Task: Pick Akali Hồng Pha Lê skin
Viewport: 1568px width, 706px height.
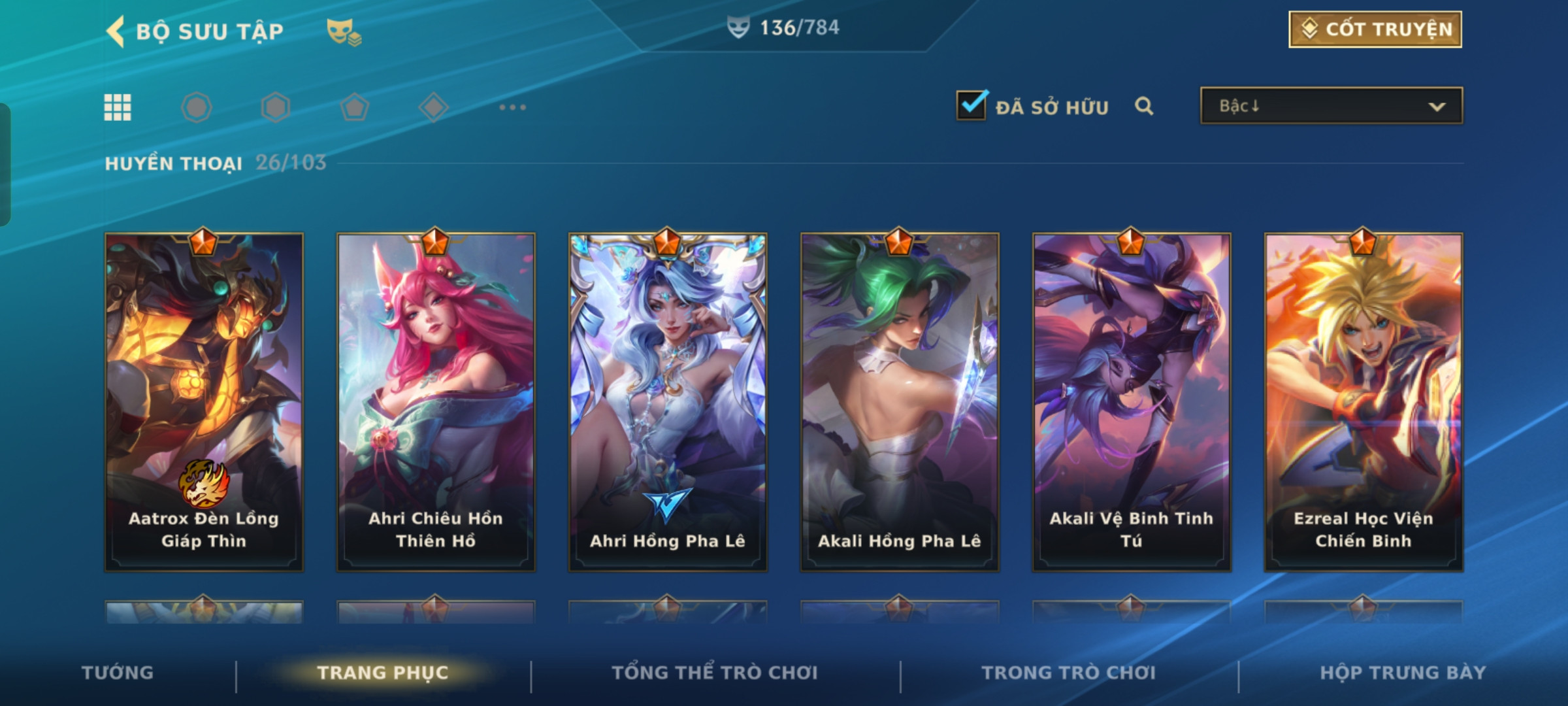Action: [900, 401]
